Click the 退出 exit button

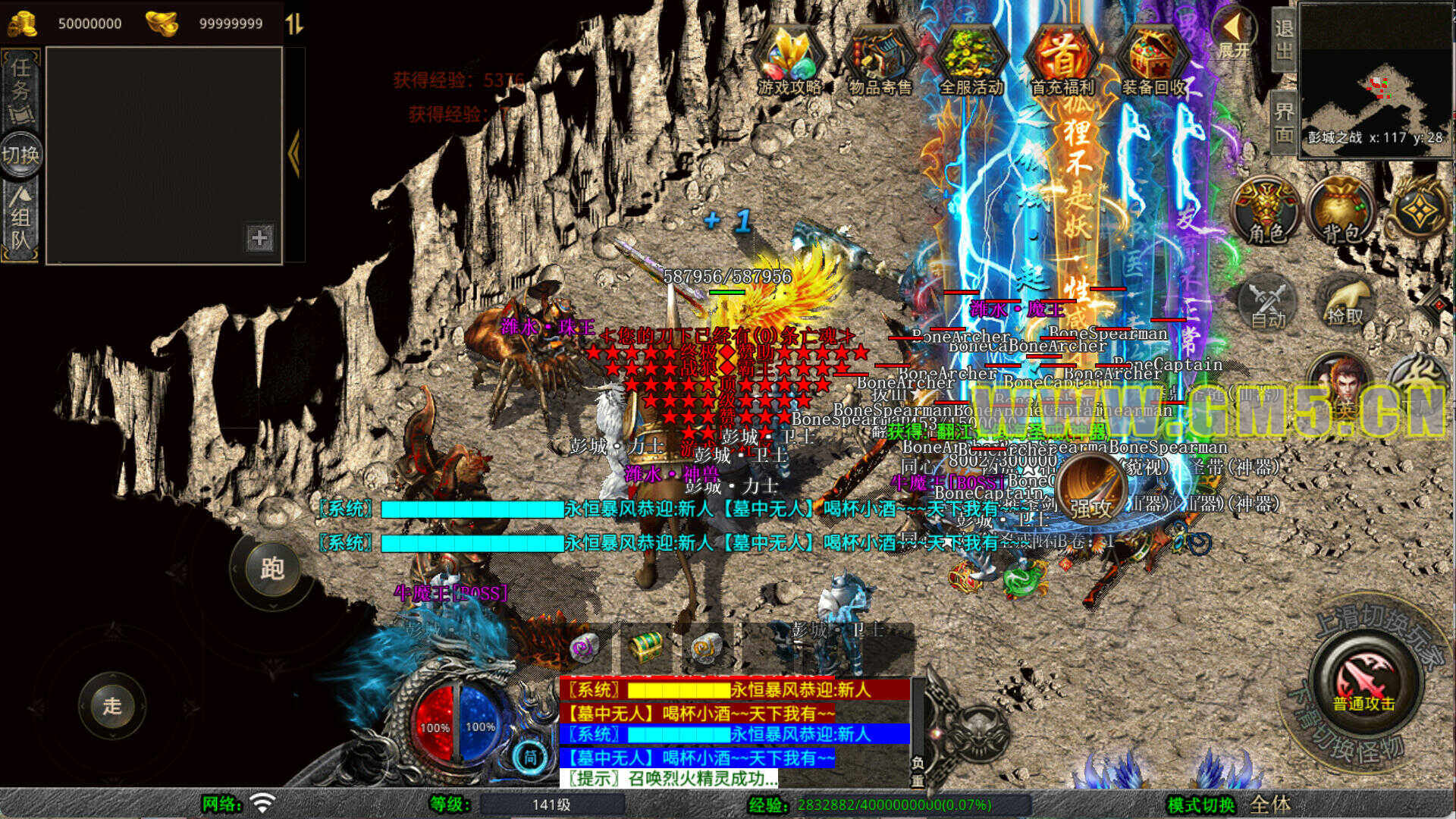point(1284,39)
